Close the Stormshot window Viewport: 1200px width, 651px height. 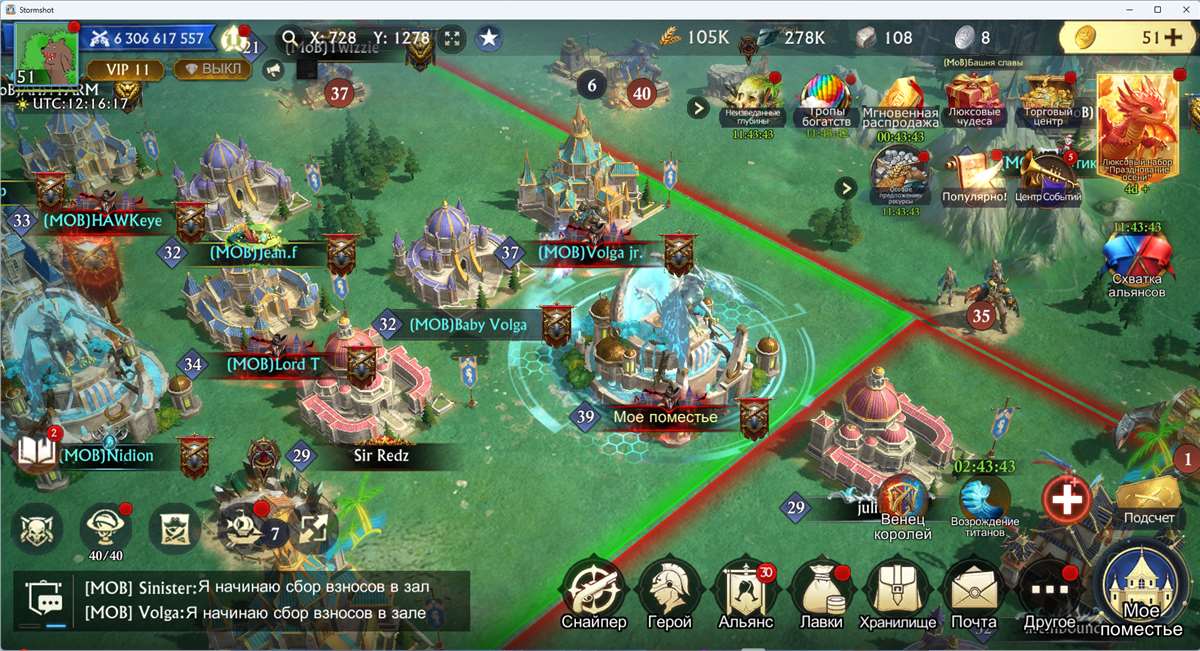(x=1182, y=9)
